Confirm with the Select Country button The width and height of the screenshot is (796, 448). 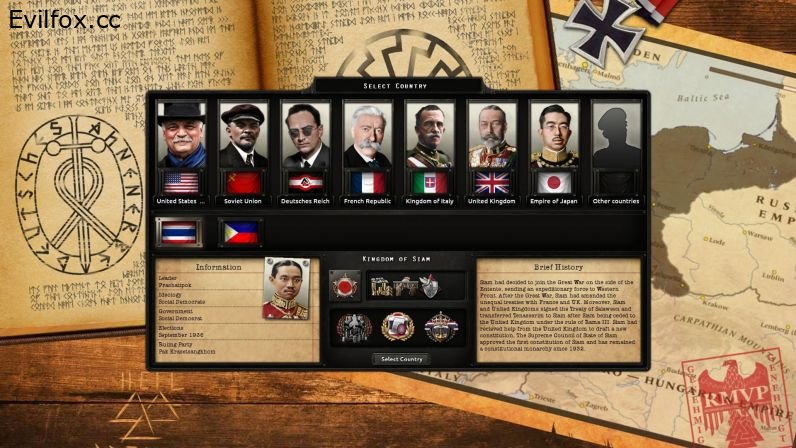tap(401, 359)
